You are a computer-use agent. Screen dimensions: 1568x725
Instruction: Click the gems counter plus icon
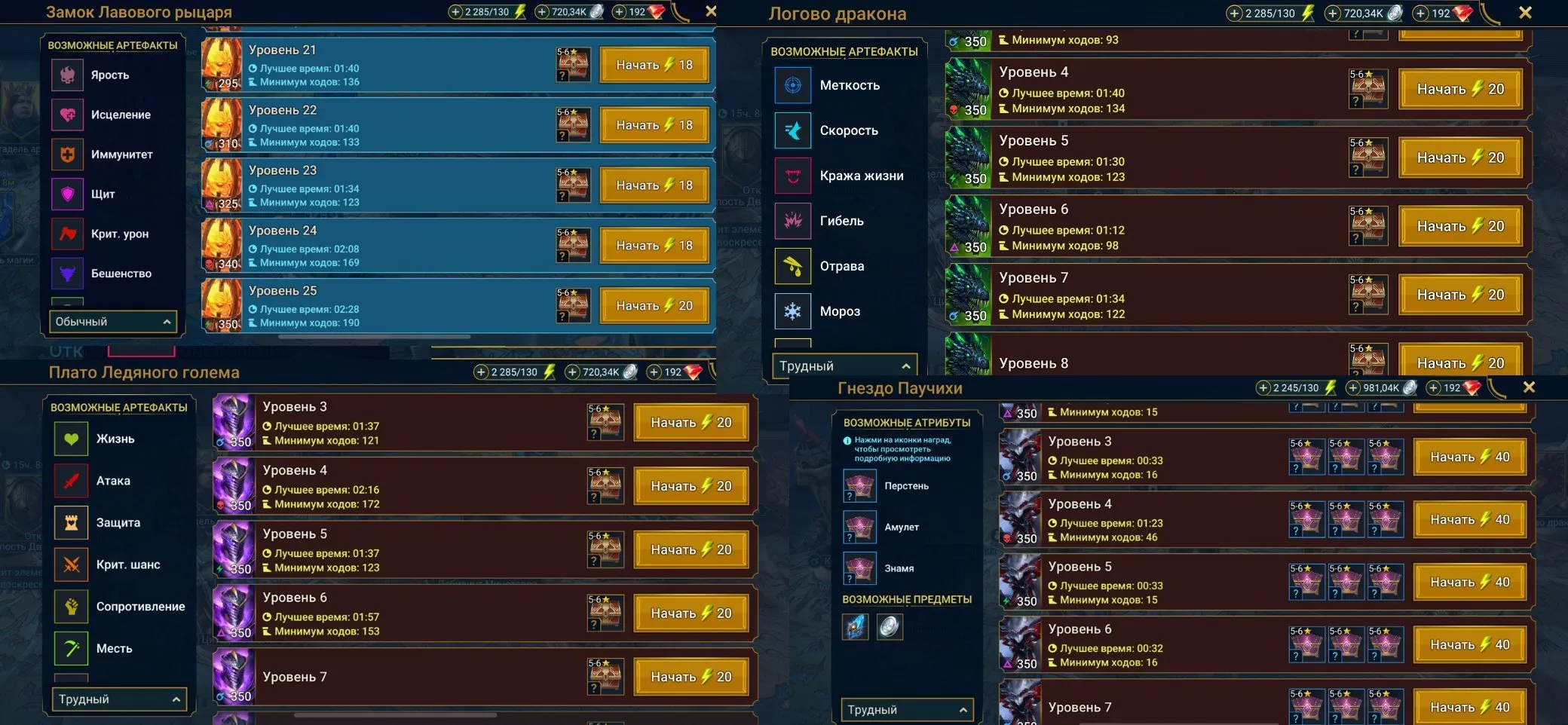tap(620, 12)
